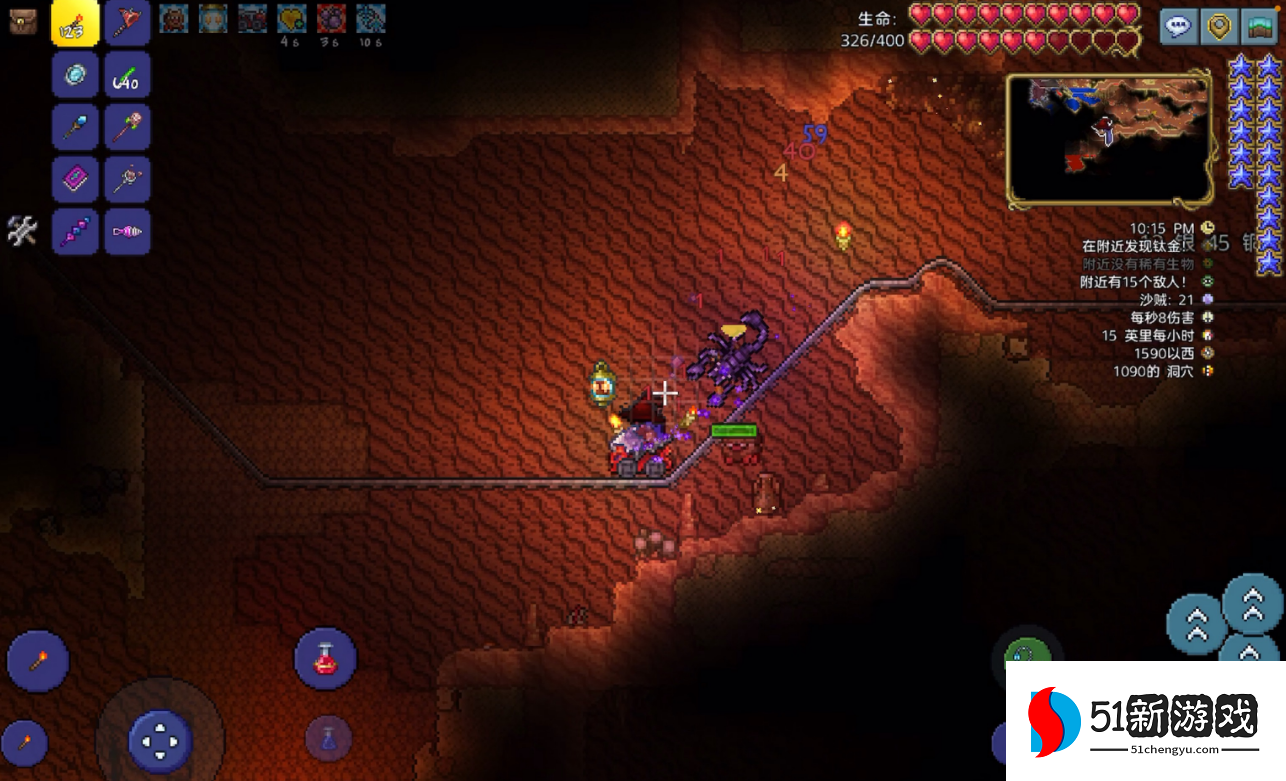Select the purple spell tome slot
The height and width of the screenshot is (781, 1286).
click(x=76, y=180)
